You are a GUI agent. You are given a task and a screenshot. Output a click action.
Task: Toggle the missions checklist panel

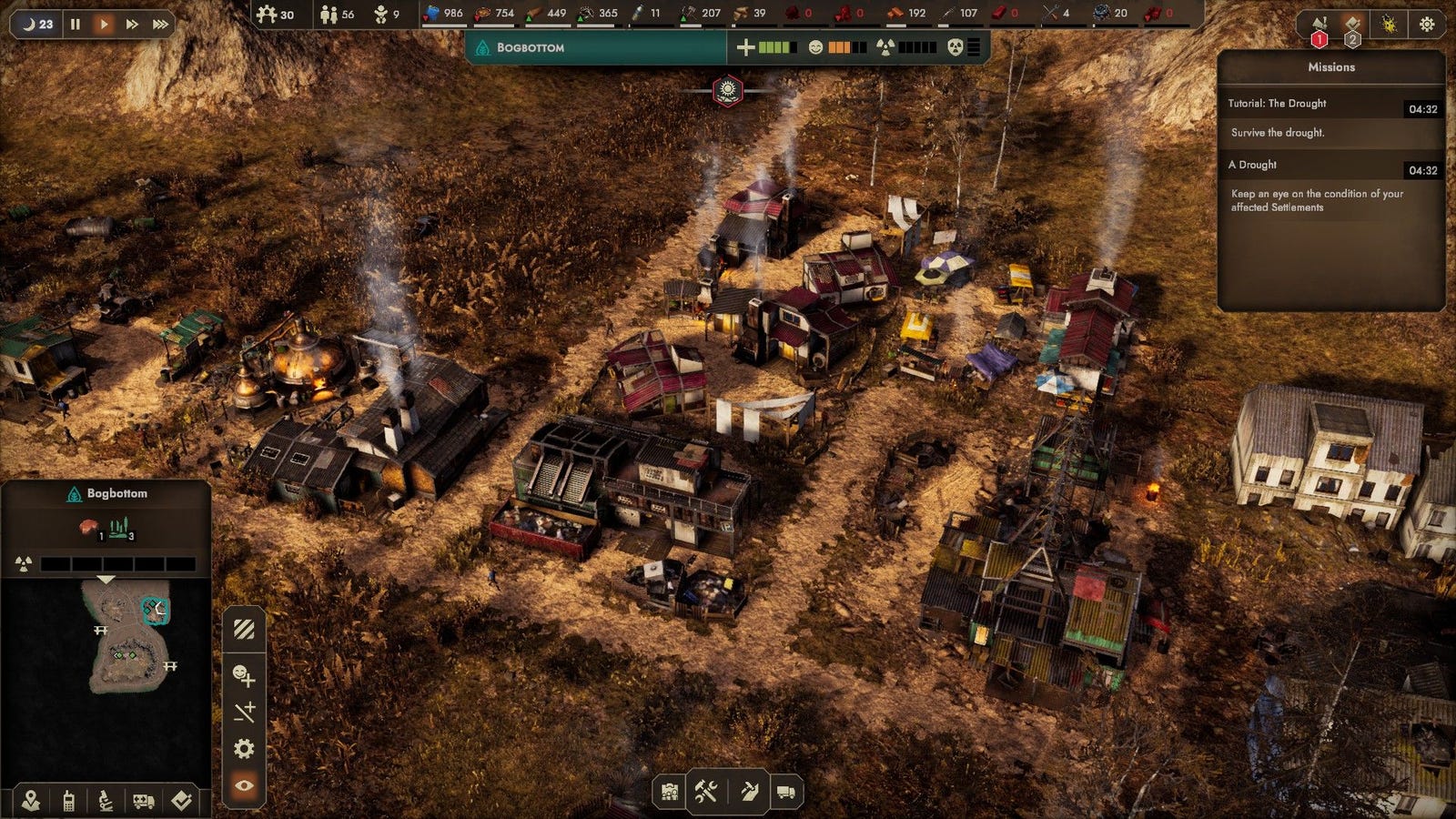tap(1353, 25)
